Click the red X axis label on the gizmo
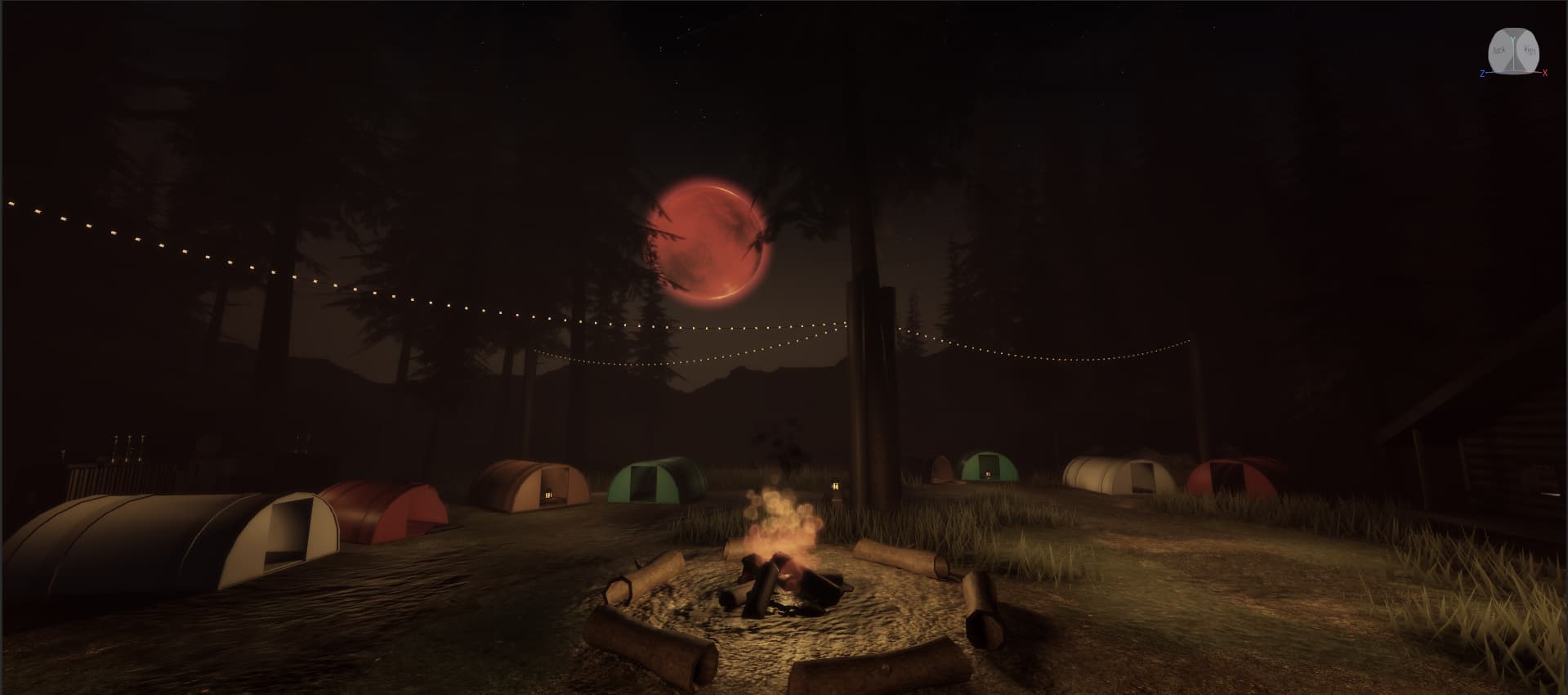Viewport: 1568px width, 695px height. 1545,73
